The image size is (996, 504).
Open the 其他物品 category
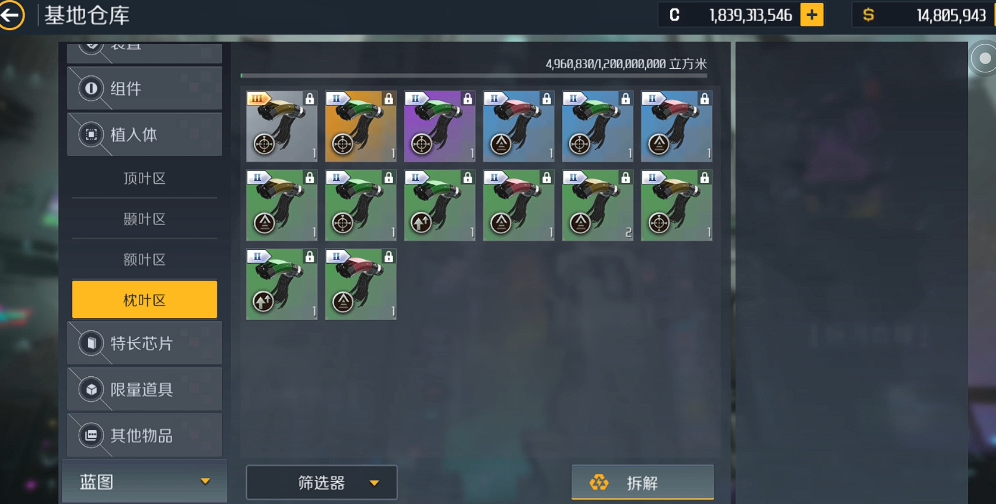(x=144, y=435)
